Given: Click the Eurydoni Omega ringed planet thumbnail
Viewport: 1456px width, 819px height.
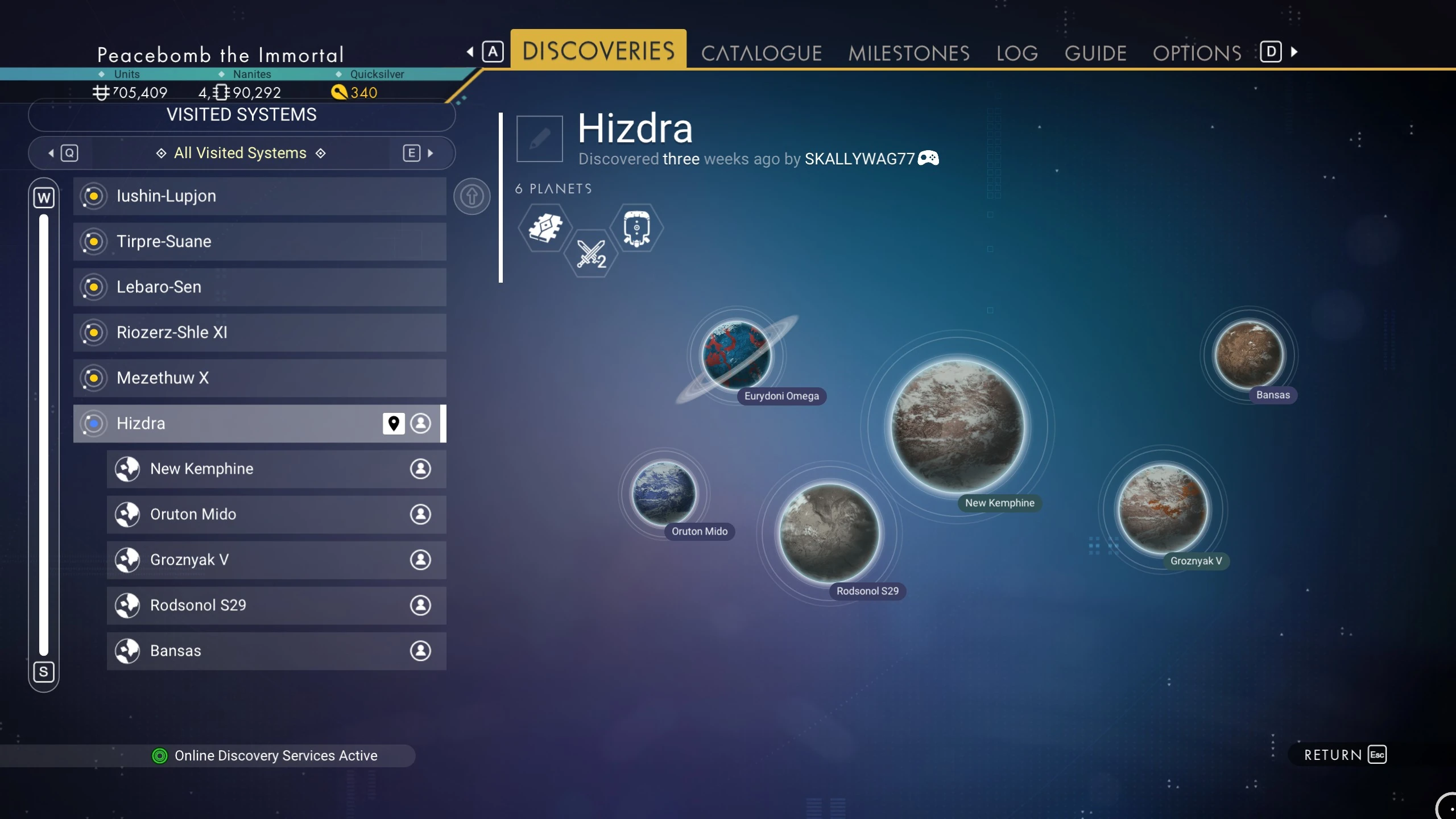Looking at the screenshot, I should pos(737,355).
